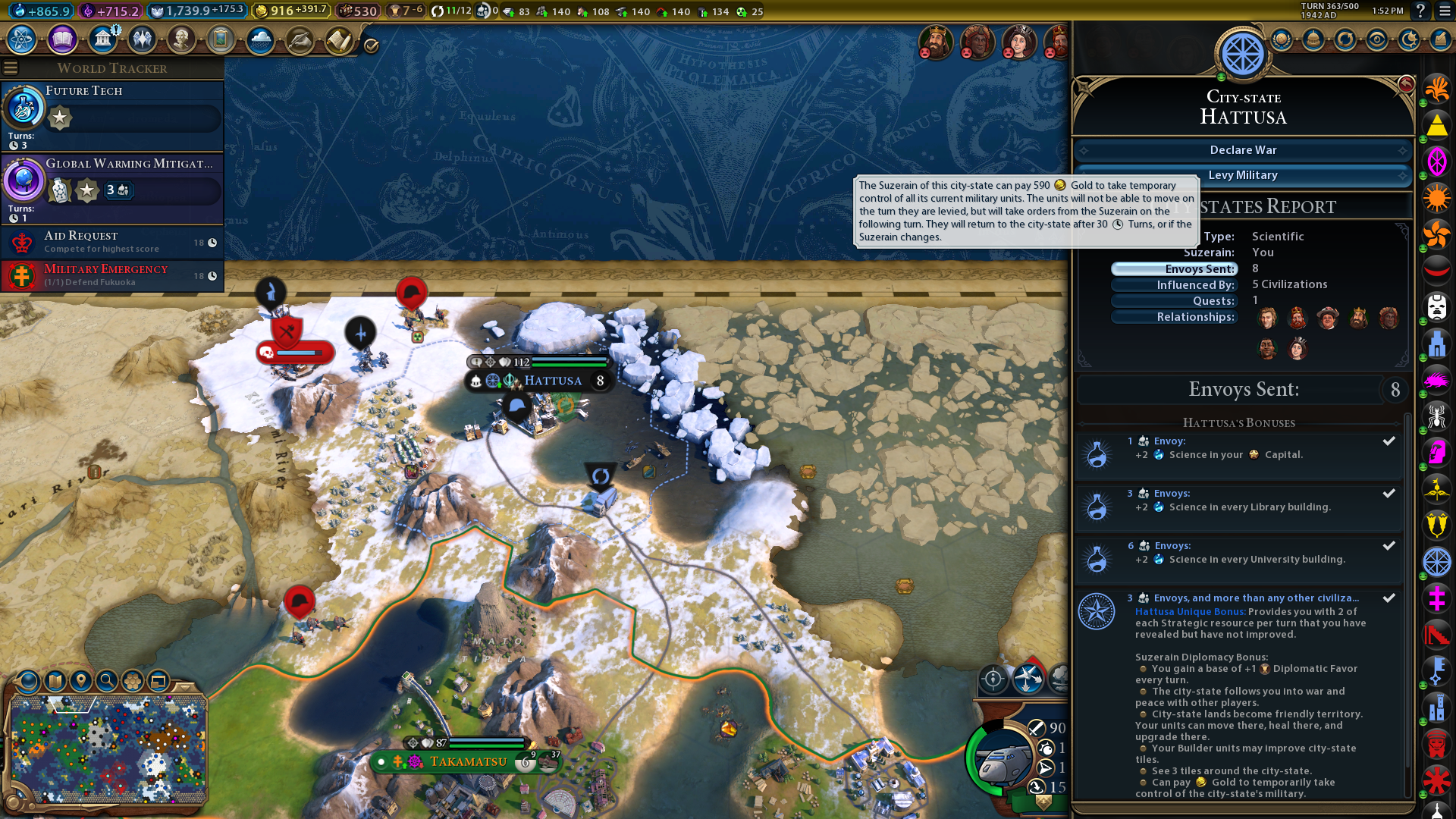1456x819 pixels.
Task: Select the Hattusa city banner
Action: pos(552,381)
